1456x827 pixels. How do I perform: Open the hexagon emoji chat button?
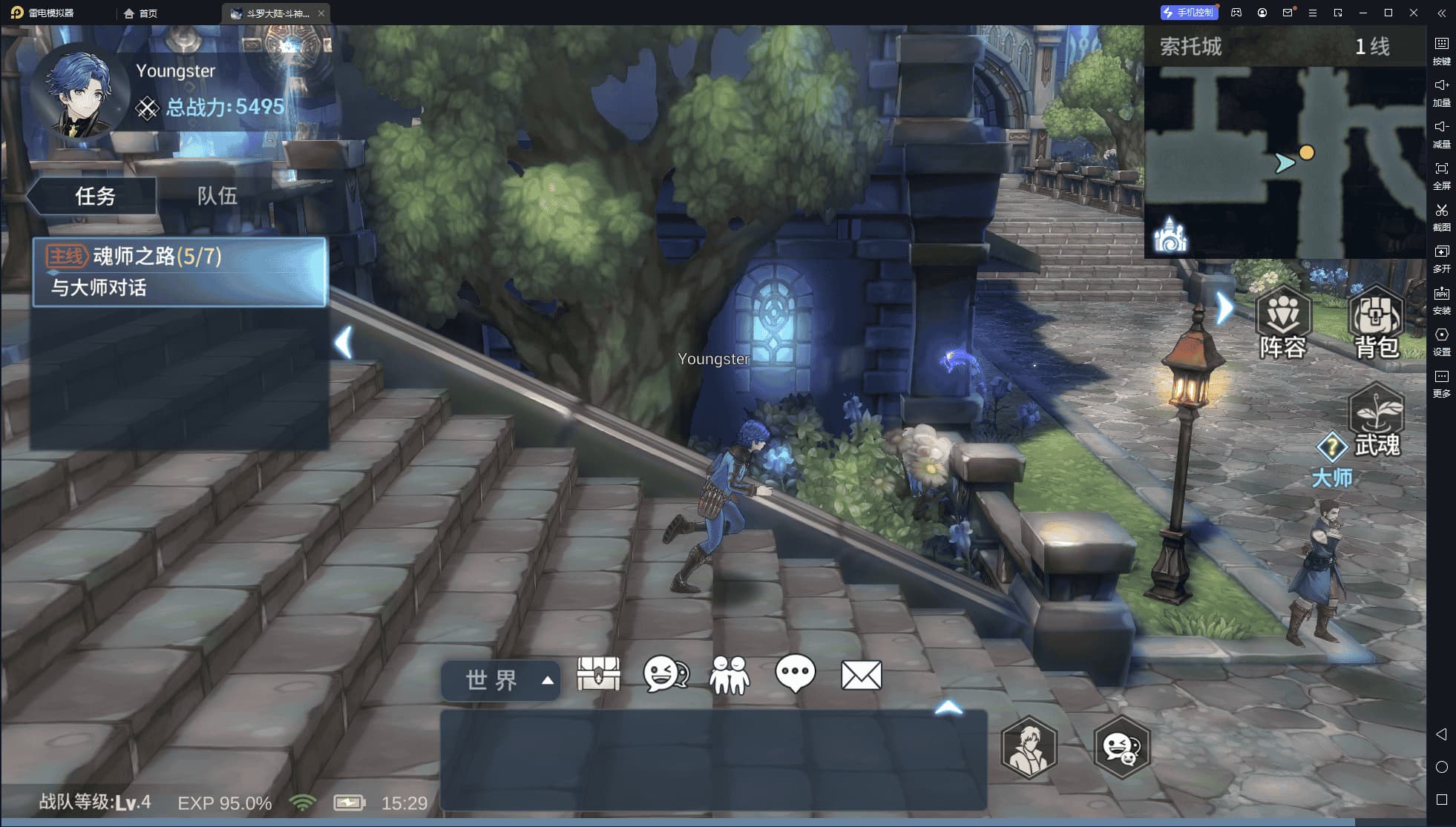coord(1121,747)
